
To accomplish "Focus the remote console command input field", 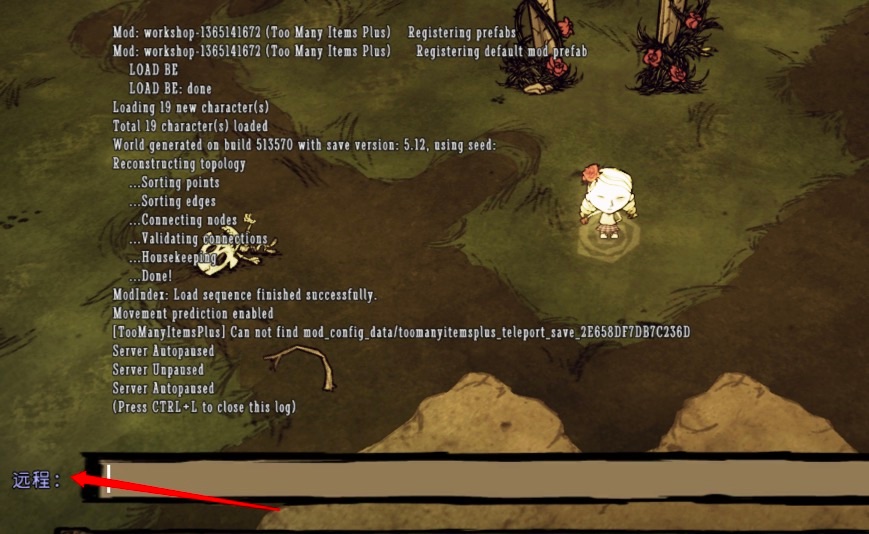I will (480, 478).
